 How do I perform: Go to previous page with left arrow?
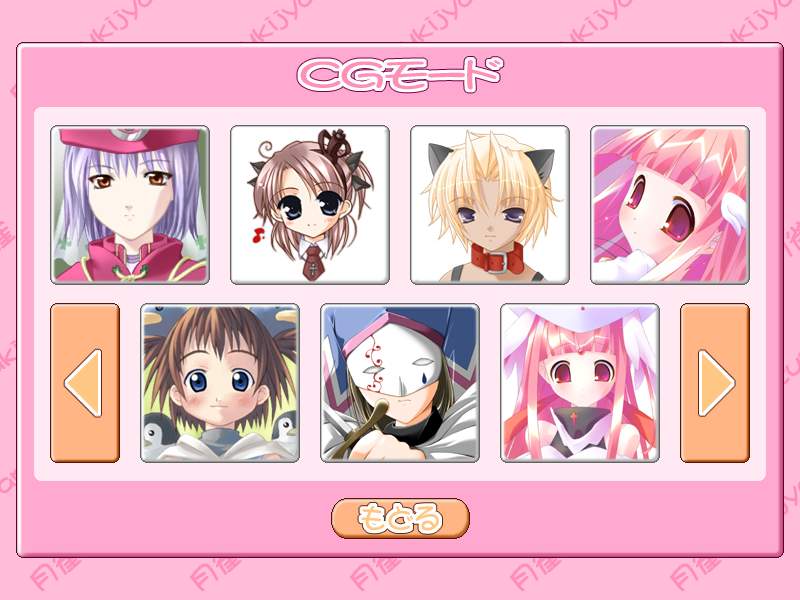85,383
